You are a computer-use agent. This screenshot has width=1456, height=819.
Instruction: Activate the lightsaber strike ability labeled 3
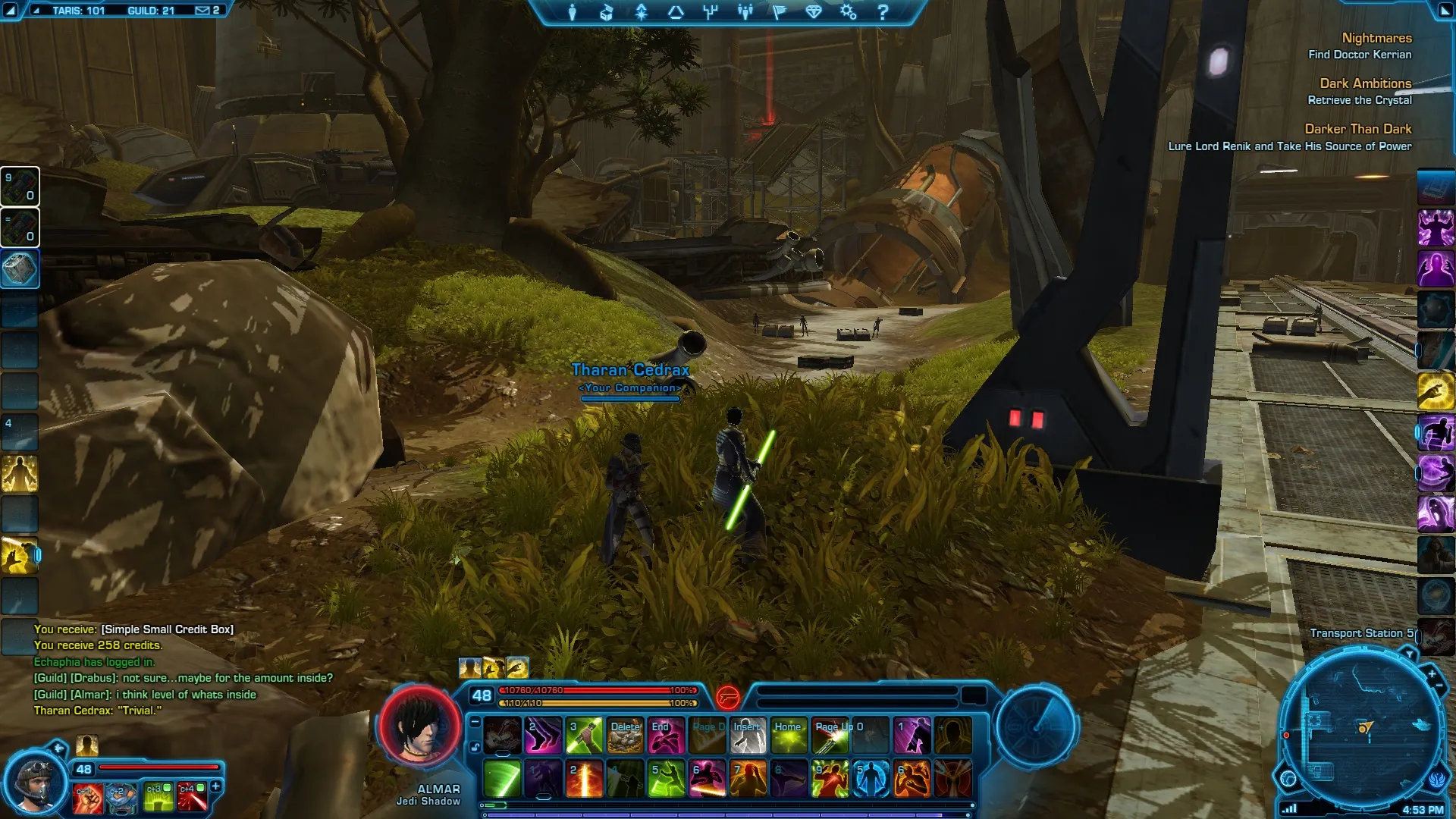click(x=584, y=736)
